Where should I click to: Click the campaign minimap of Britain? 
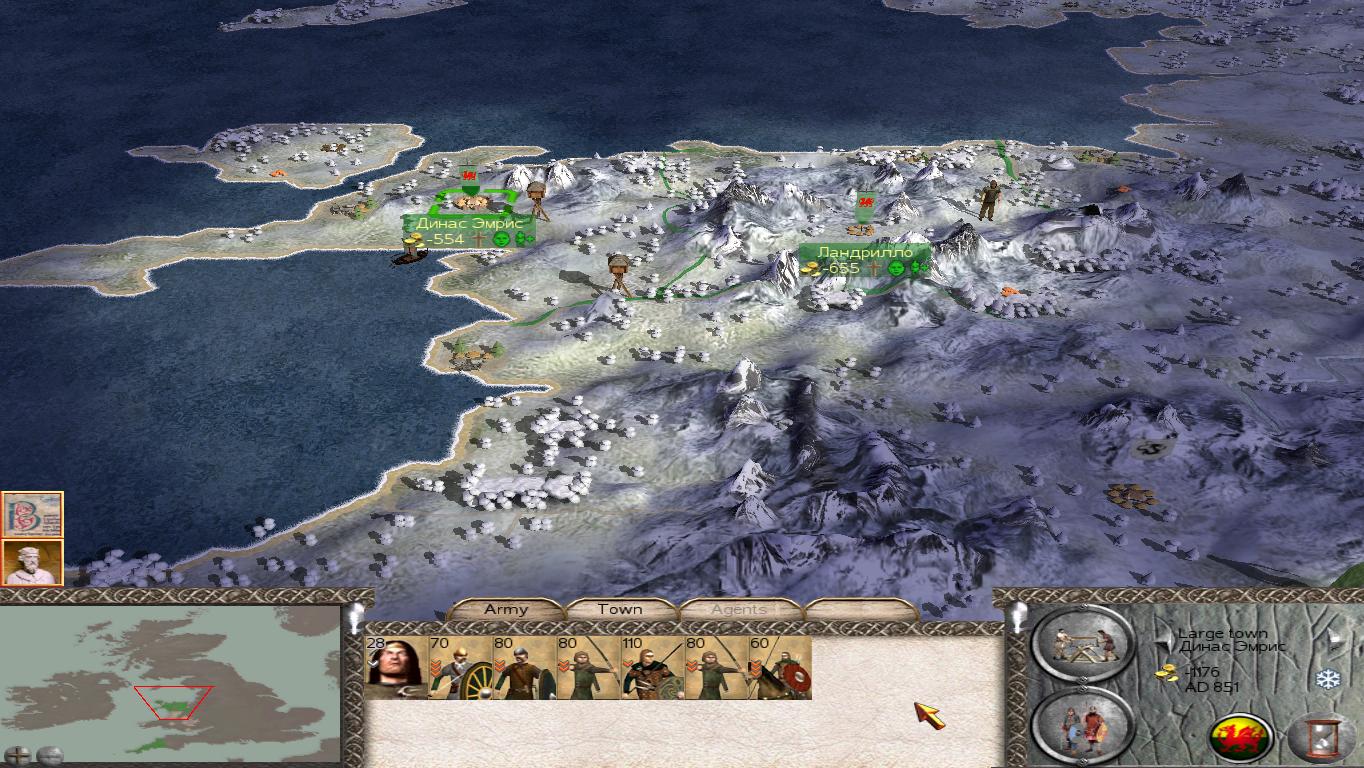170,680
